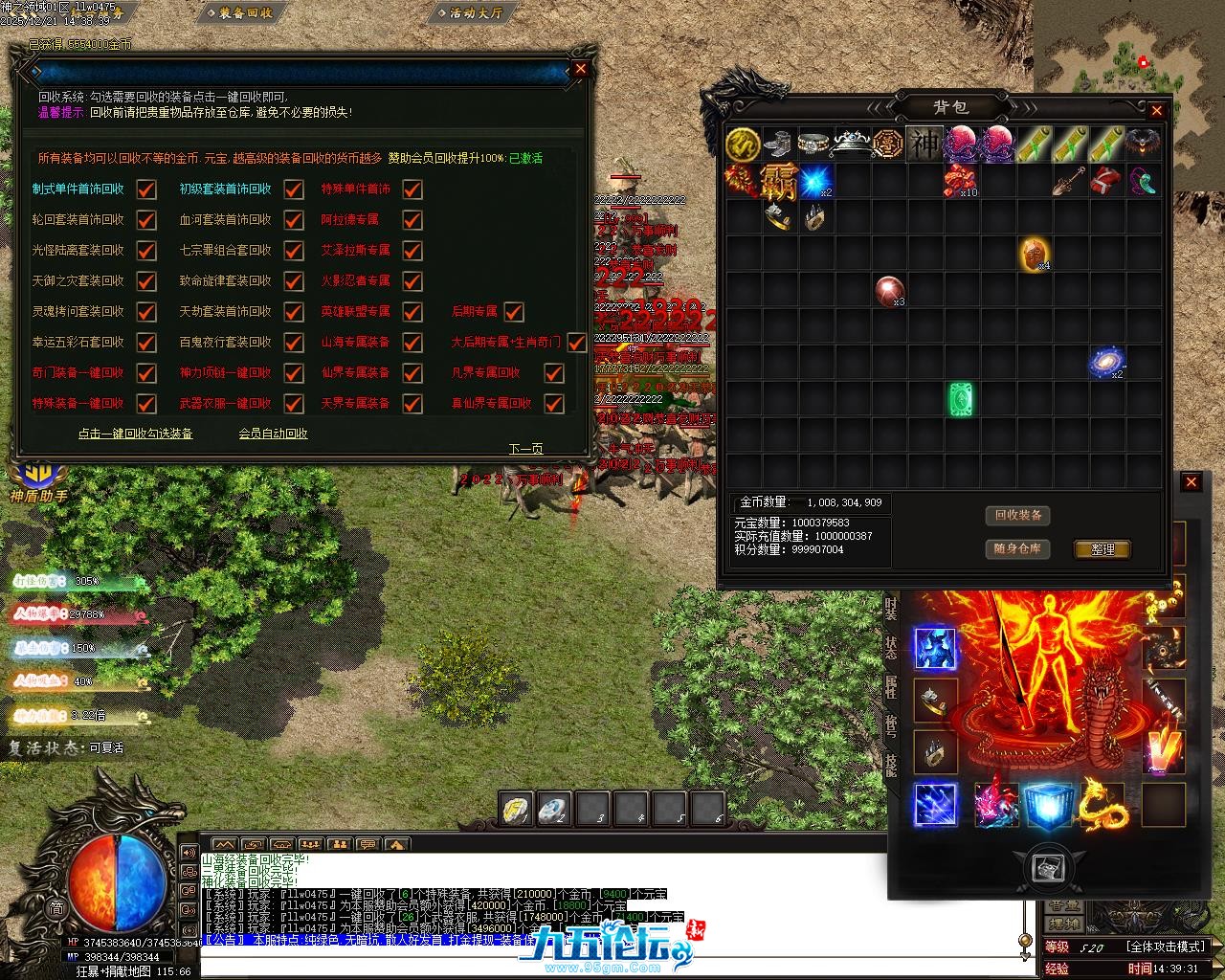Image resolution: width=1225 pixels, height=980 pixels.
Task: Uncheck the 初级套装首饰回收 option
Action: 293,189
